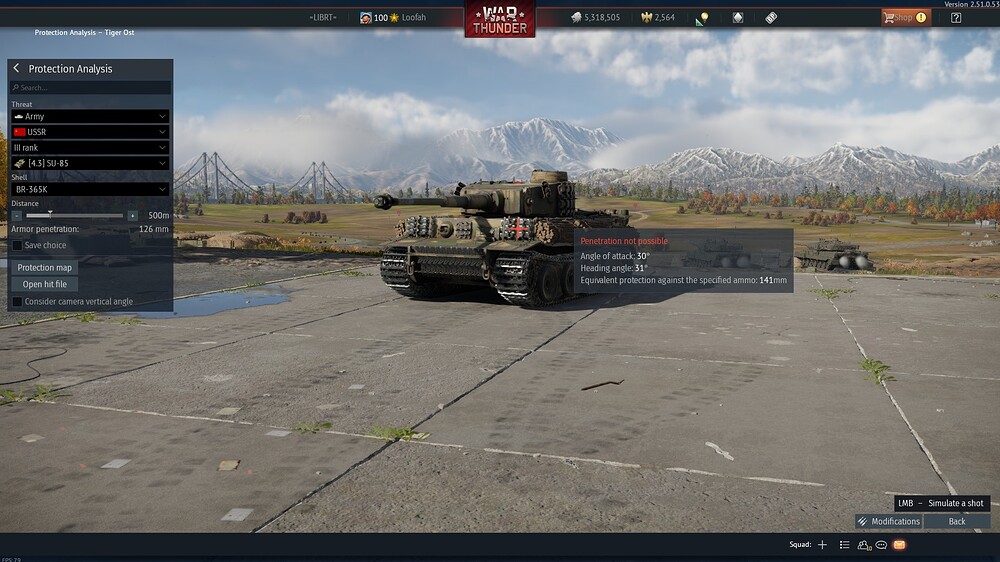The width and height of the screenshot is (1000, 562).
Task: Open the Modifications window
Action: pyautogui.click(x=888, y=521)
